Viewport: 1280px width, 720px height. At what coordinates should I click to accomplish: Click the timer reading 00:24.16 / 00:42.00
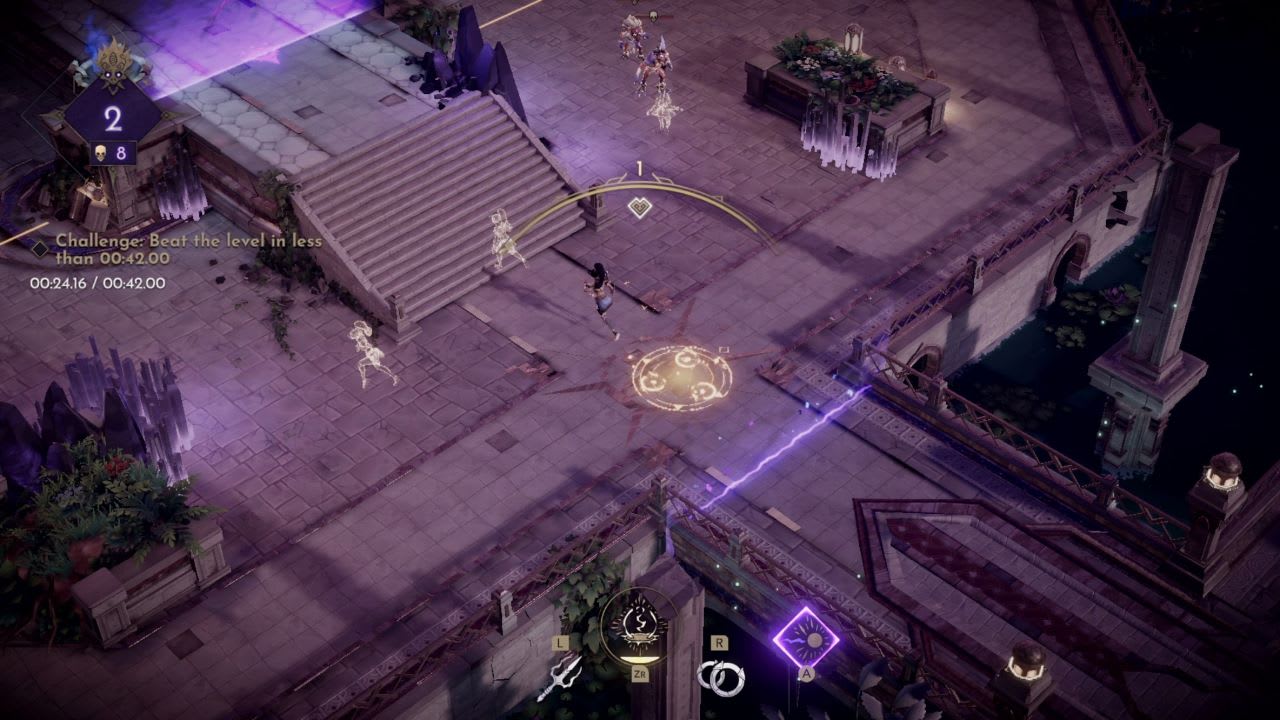pos(96,281)
